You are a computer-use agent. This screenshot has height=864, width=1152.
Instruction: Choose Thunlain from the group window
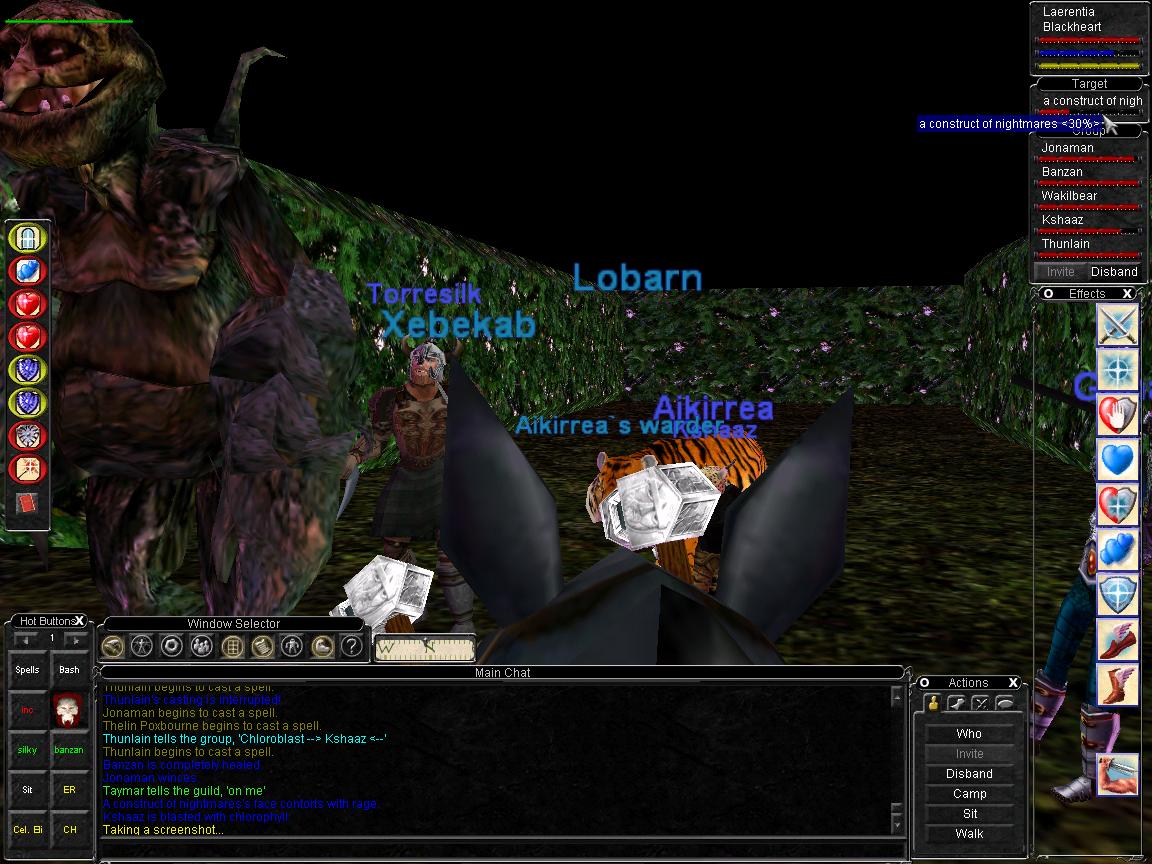click(x=1065, y=244)
